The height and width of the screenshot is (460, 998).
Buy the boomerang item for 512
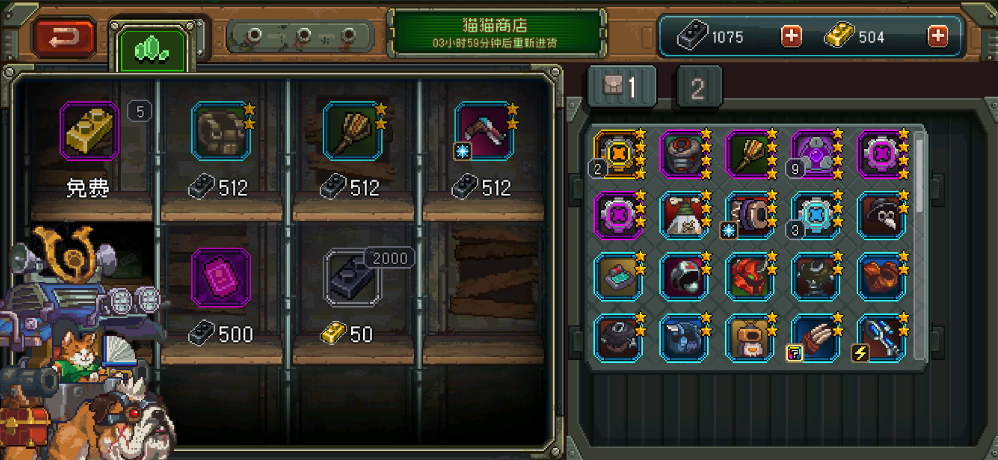pyautogui.click(x=483, y=129)
